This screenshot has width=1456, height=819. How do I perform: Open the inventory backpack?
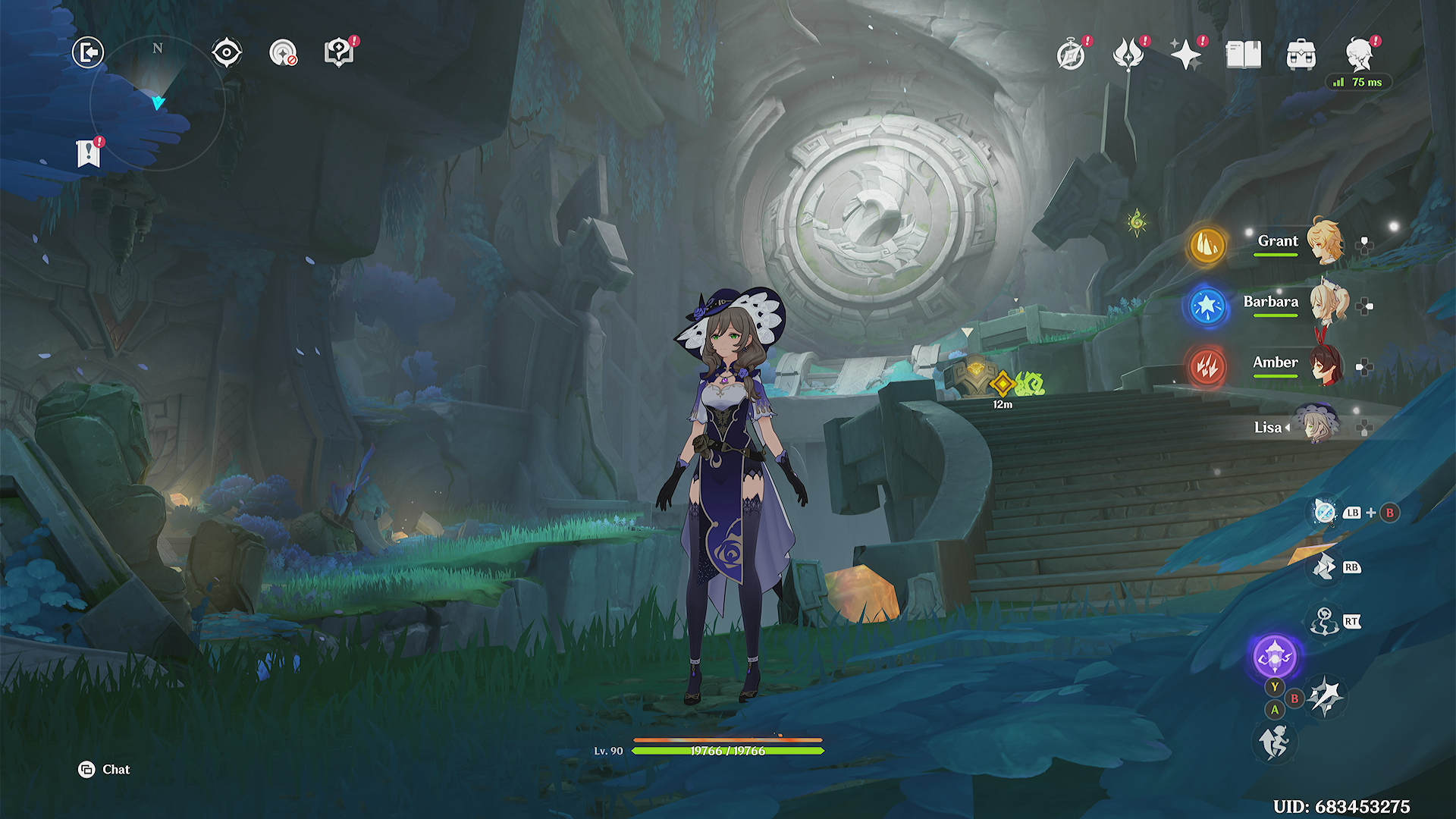[x=1301, y=55]
